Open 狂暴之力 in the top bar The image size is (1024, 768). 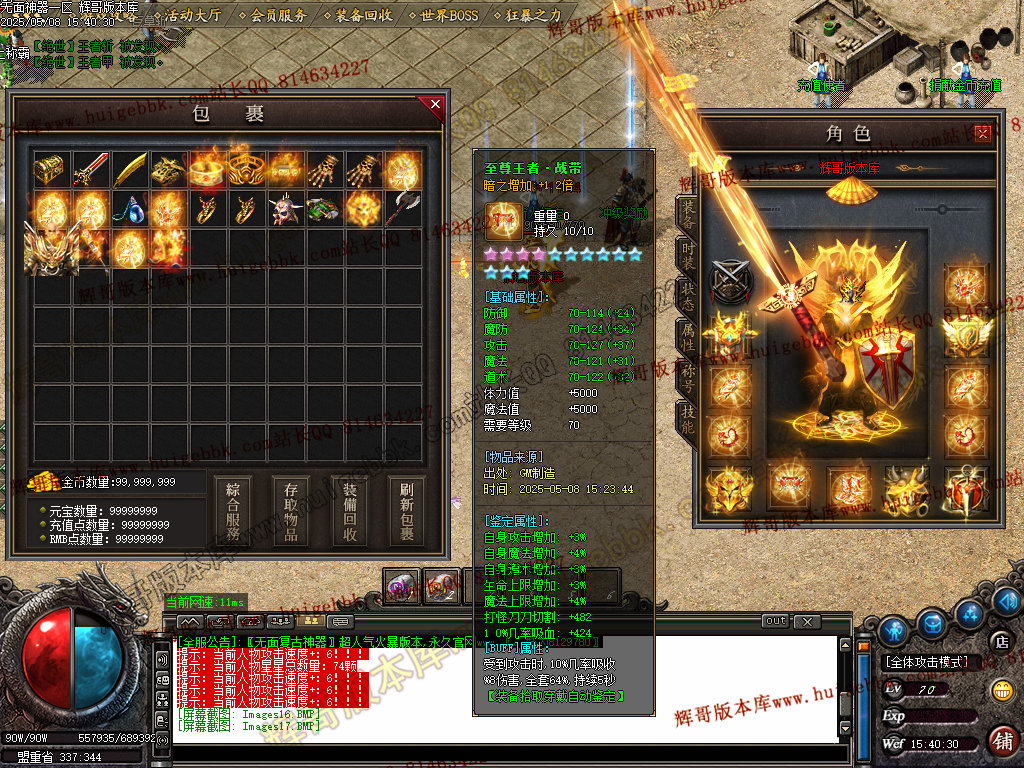(x=527, y=15)
